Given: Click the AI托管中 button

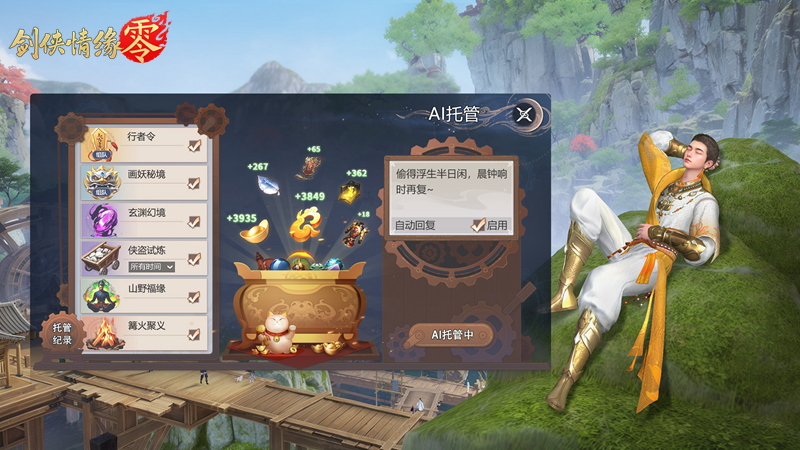Looking at the screenshot, I should coord(452,334).
